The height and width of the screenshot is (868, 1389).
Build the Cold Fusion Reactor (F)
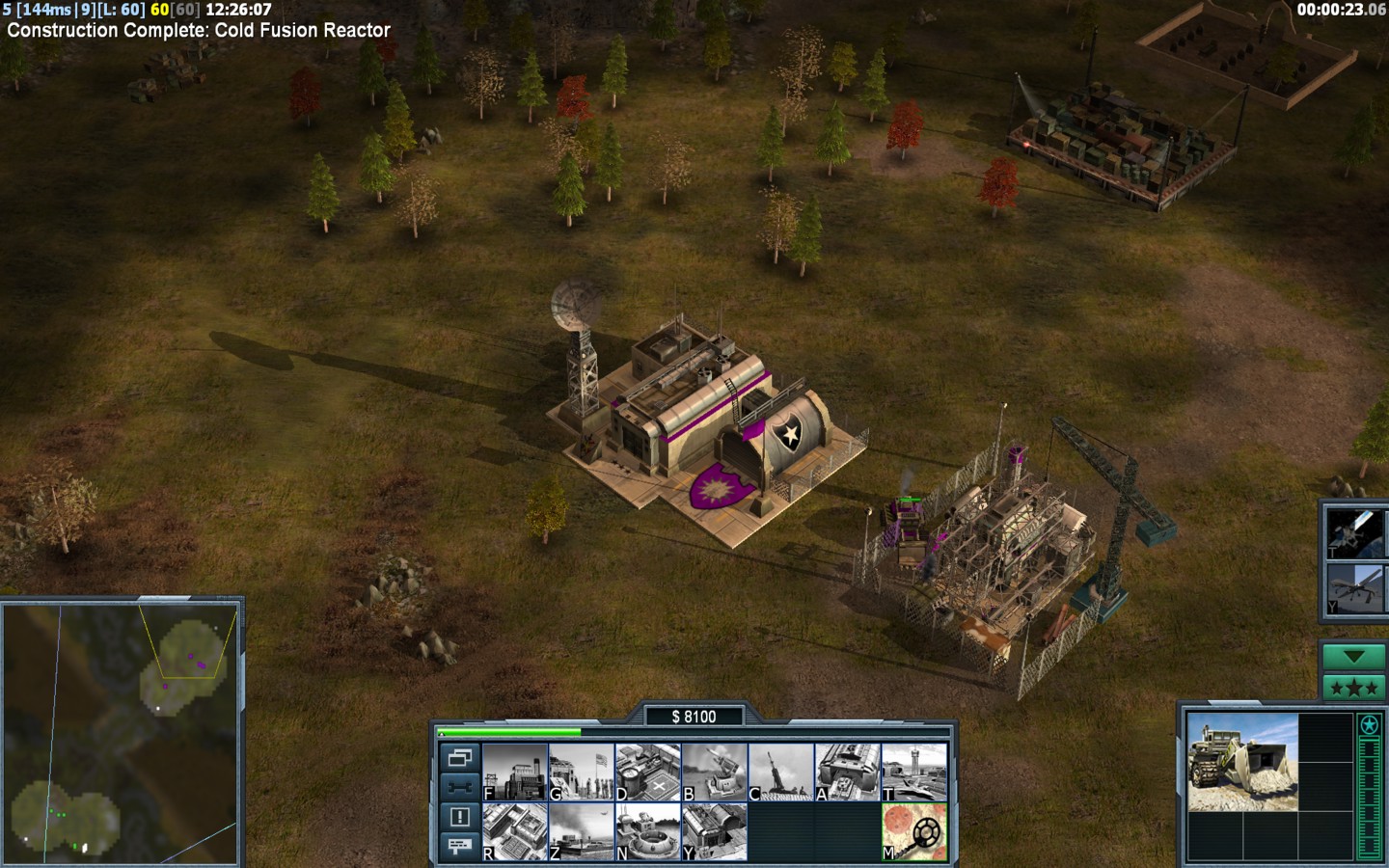click(515, 772)
